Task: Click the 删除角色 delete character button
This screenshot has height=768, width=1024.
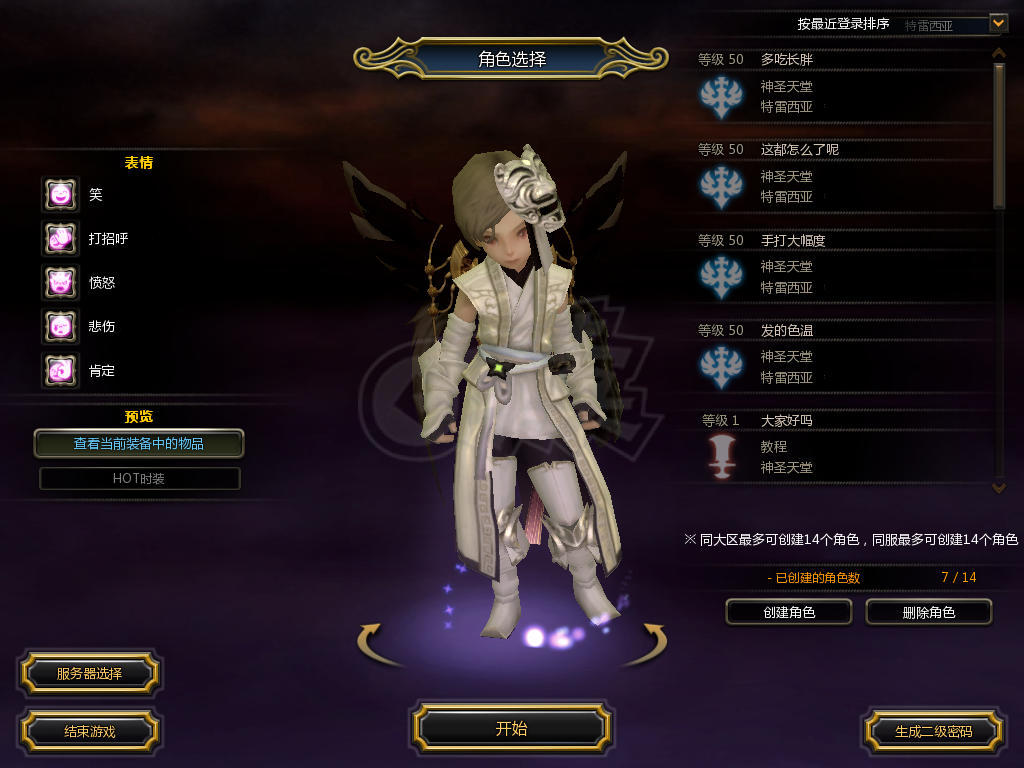Action: pyautogui.click(x=928, y=612)
